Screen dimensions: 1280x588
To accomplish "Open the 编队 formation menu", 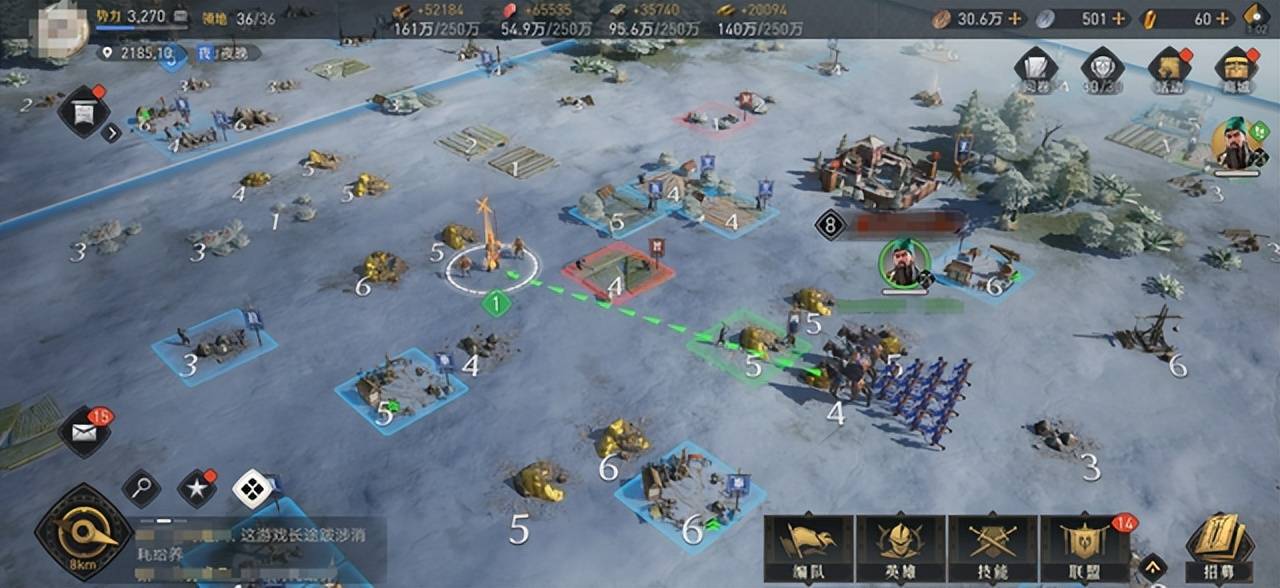I will [x=808, y=547].
